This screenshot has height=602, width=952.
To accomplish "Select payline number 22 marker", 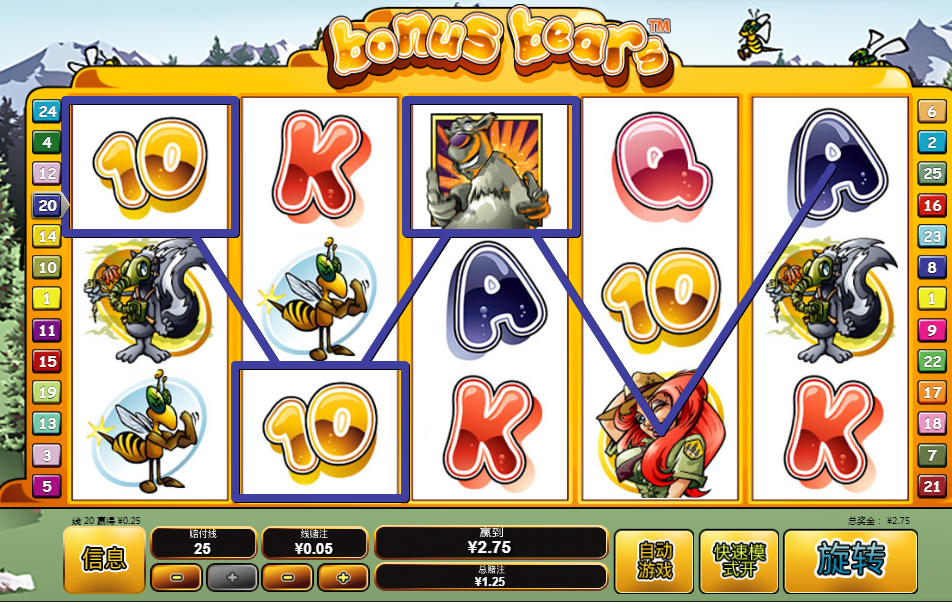I will click(x=932, y=361).
